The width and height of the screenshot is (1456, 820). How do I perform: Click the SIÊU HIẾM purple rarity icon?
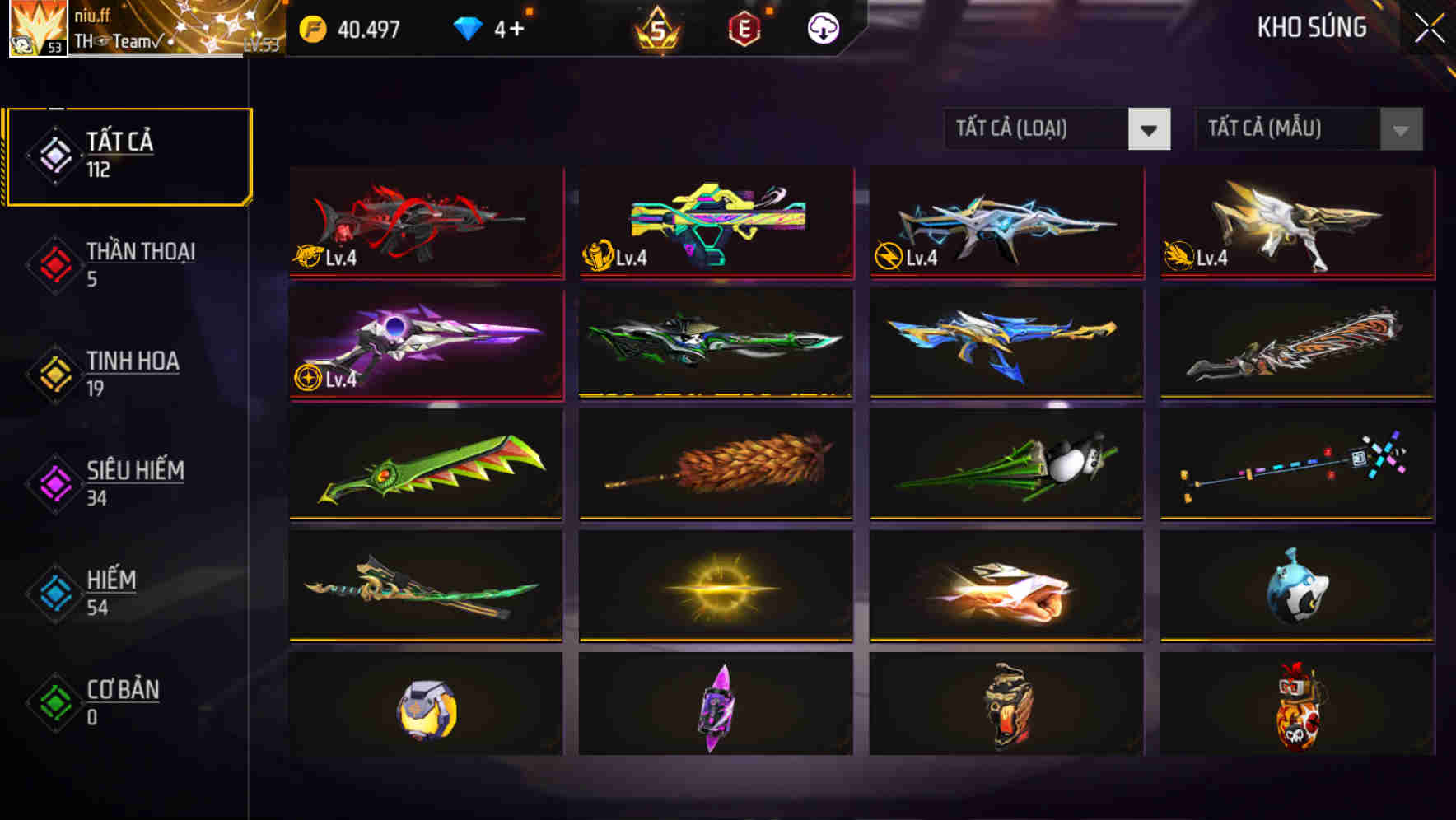tap(49, 484)
